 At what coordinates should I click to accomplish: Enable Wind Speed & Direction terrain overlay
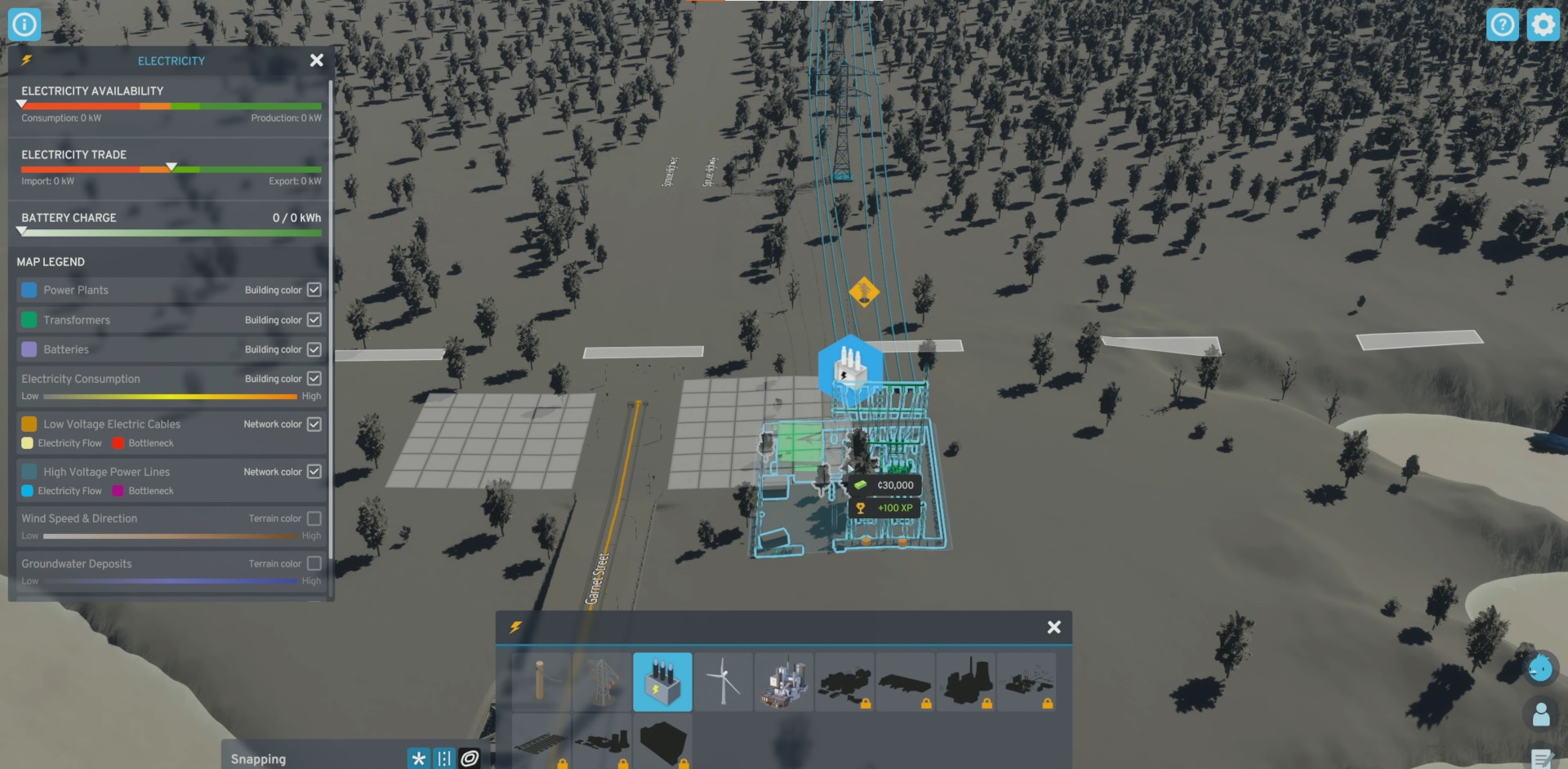pyautogui.click(x=314, y=518)
